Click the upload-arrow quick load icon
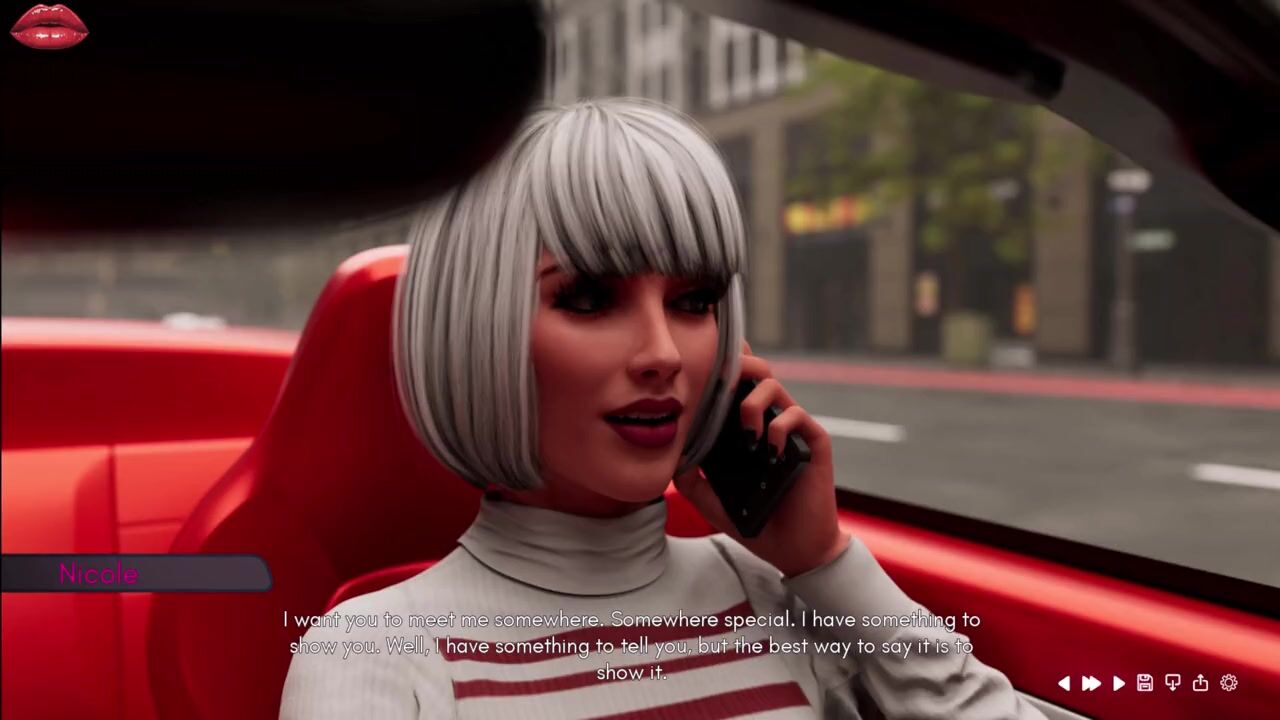The height and width of the screenshot is (720, 1280). pos(1200,683)
